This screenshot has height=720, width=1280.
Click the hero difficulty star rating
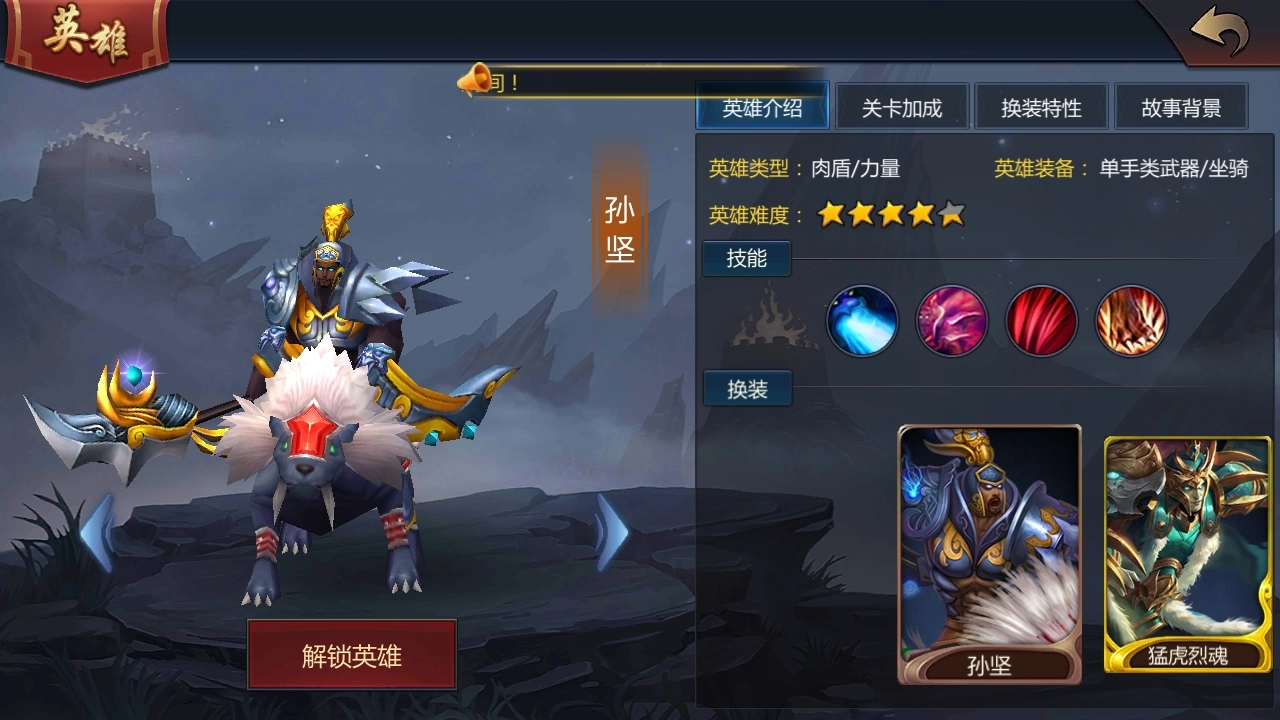coord(888,213)
